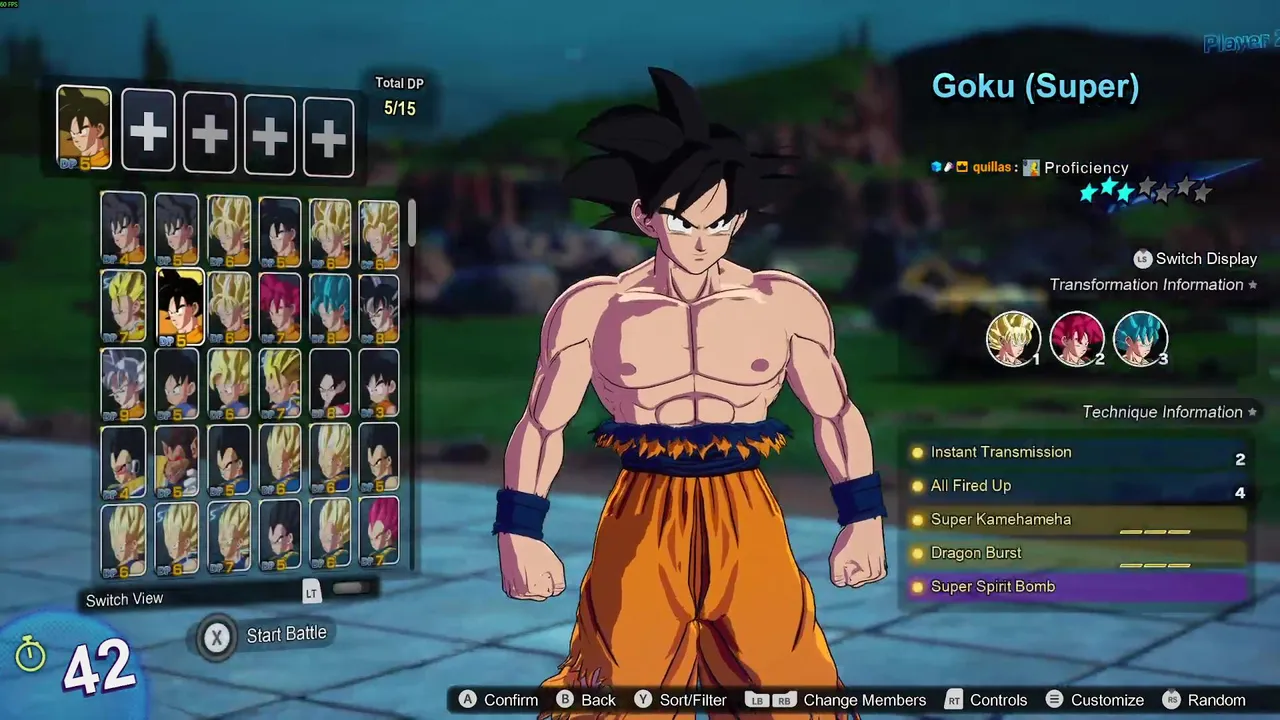View the blue-haired Super Saiyan Blue transformation
Image resolution: width=1280 pixels, height=720 pixels.
click(x=1140, y=338)
